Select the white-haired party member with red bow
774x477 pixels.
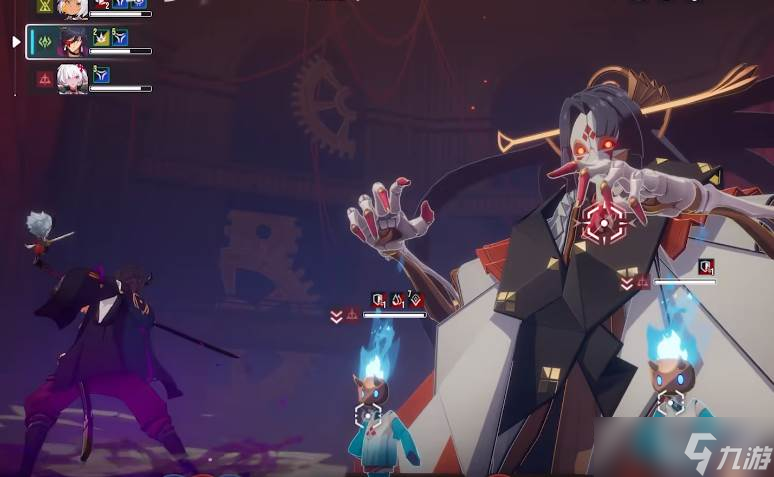(72, 78)
